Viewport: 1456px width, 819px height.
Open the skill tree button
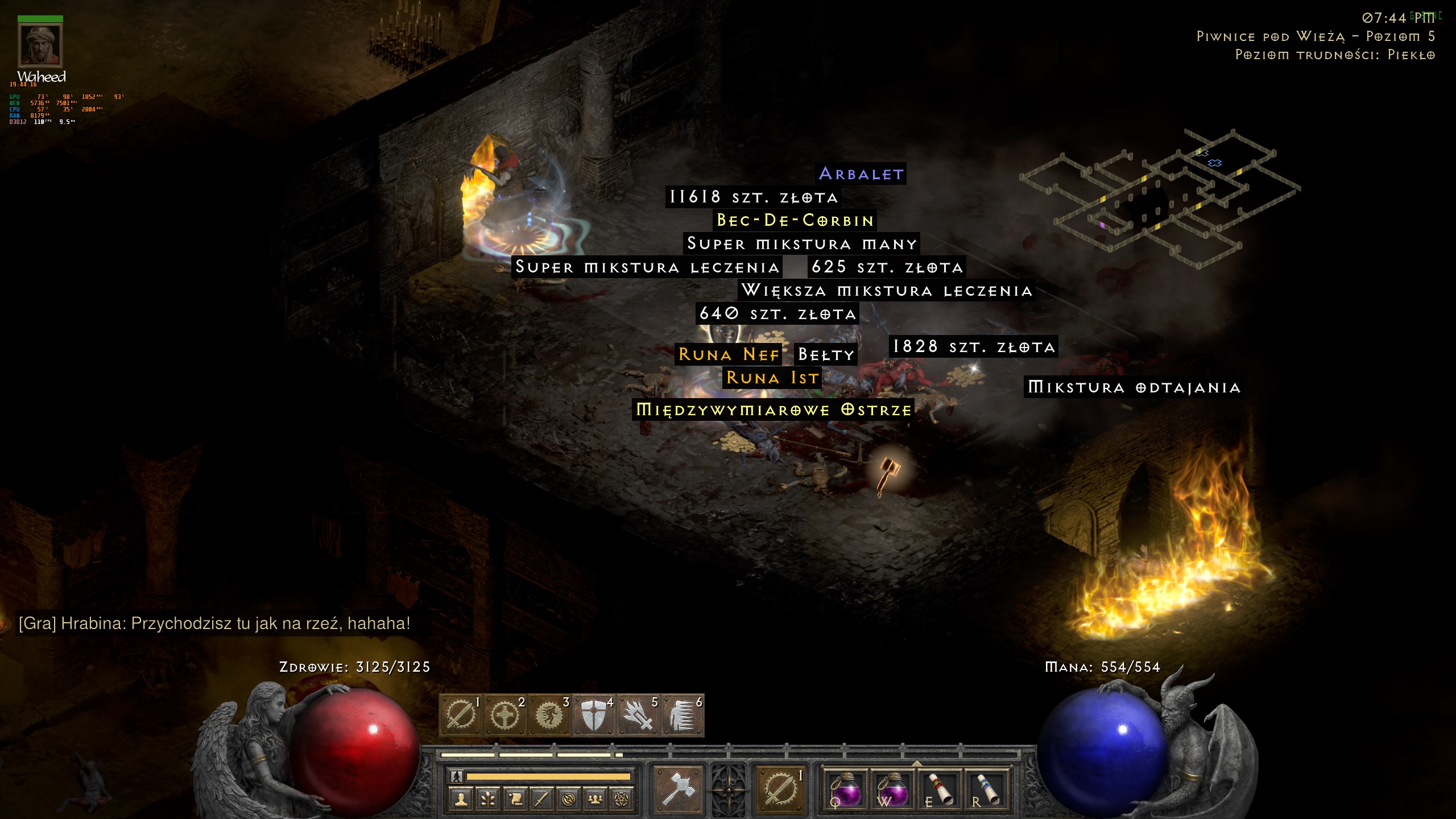[488, 800]
